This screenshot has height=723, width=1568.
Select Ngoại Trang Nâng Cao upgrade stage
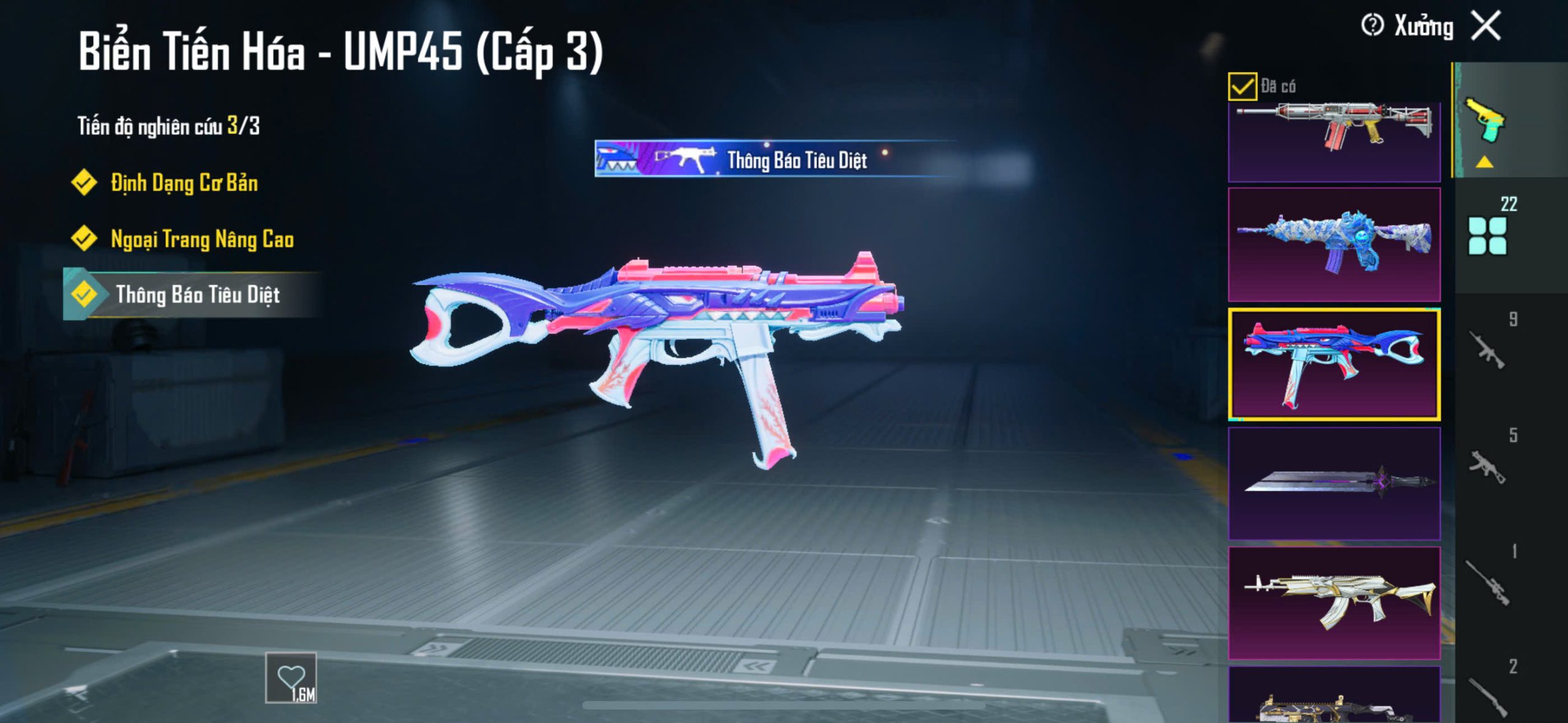point(202,239)
